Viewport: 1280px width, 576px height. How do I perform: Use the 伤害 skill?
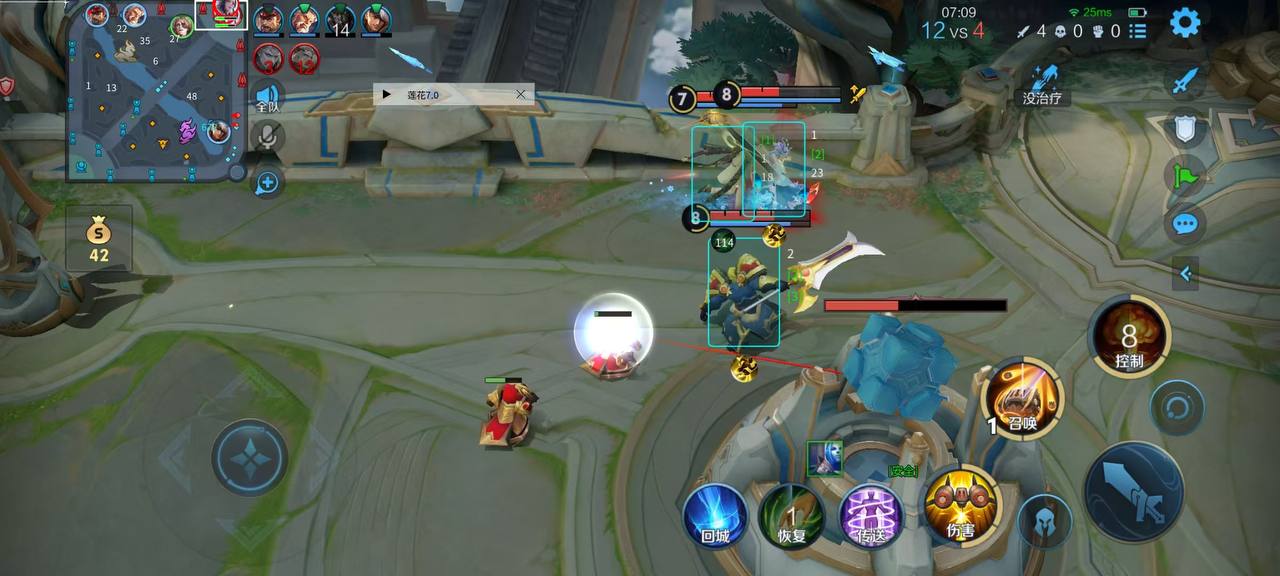(x=960, y=504)
